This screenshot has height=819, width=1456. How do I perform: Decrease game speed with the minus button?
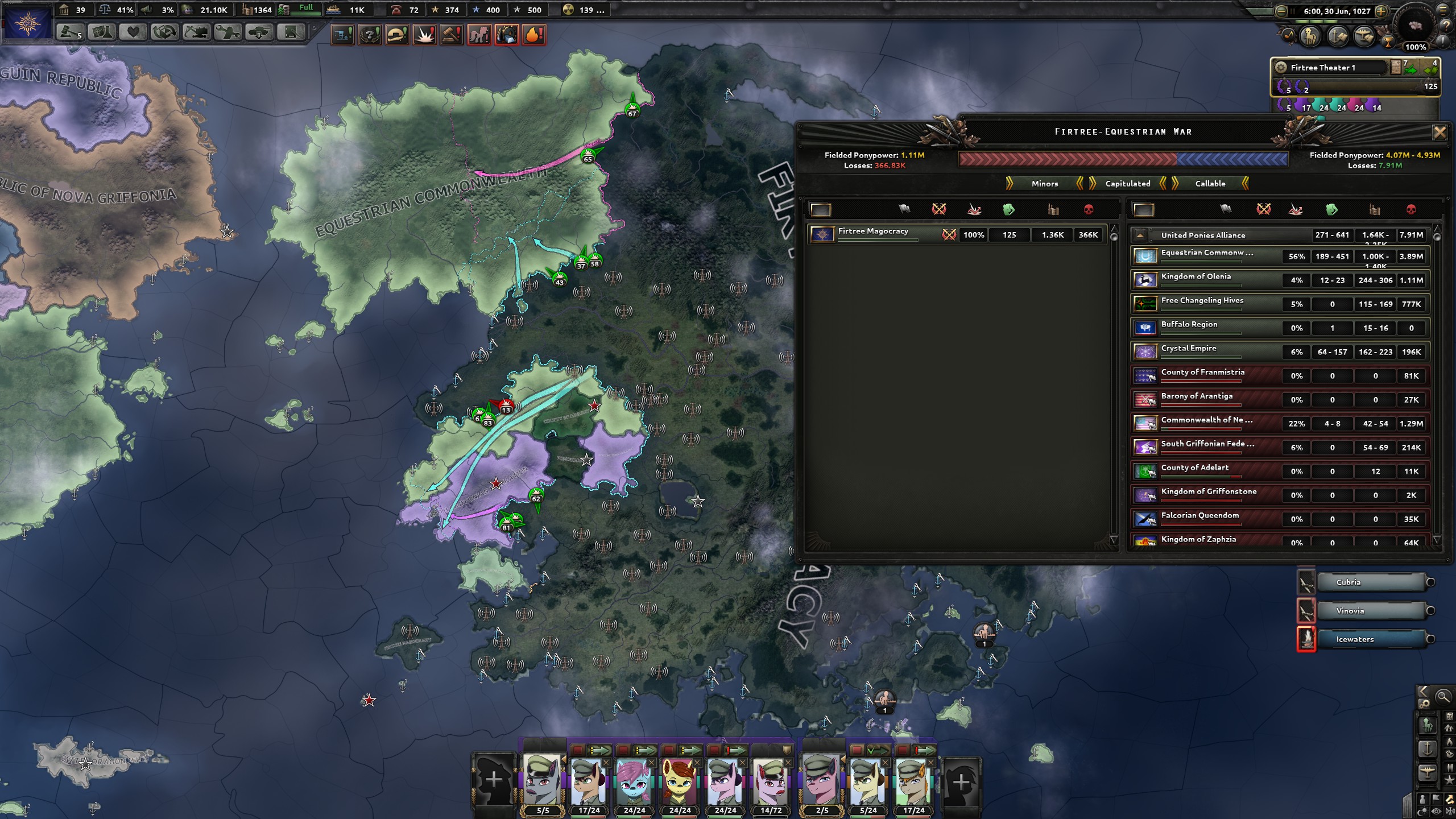point(1281,11)
